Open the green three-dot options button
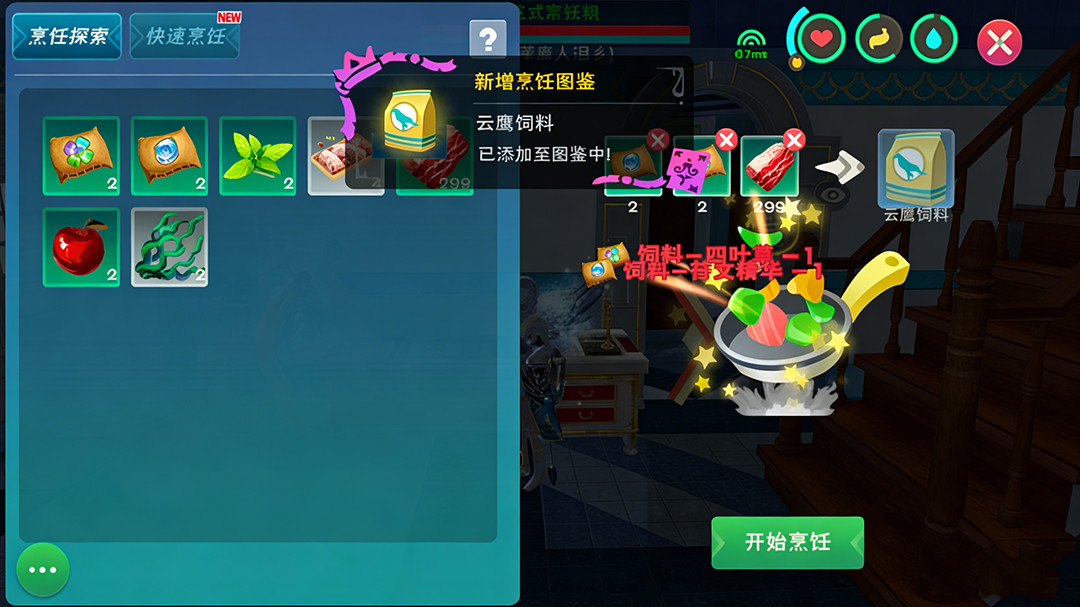The image size is (1080, 607). pyautogui.click(x=43, y=569)
